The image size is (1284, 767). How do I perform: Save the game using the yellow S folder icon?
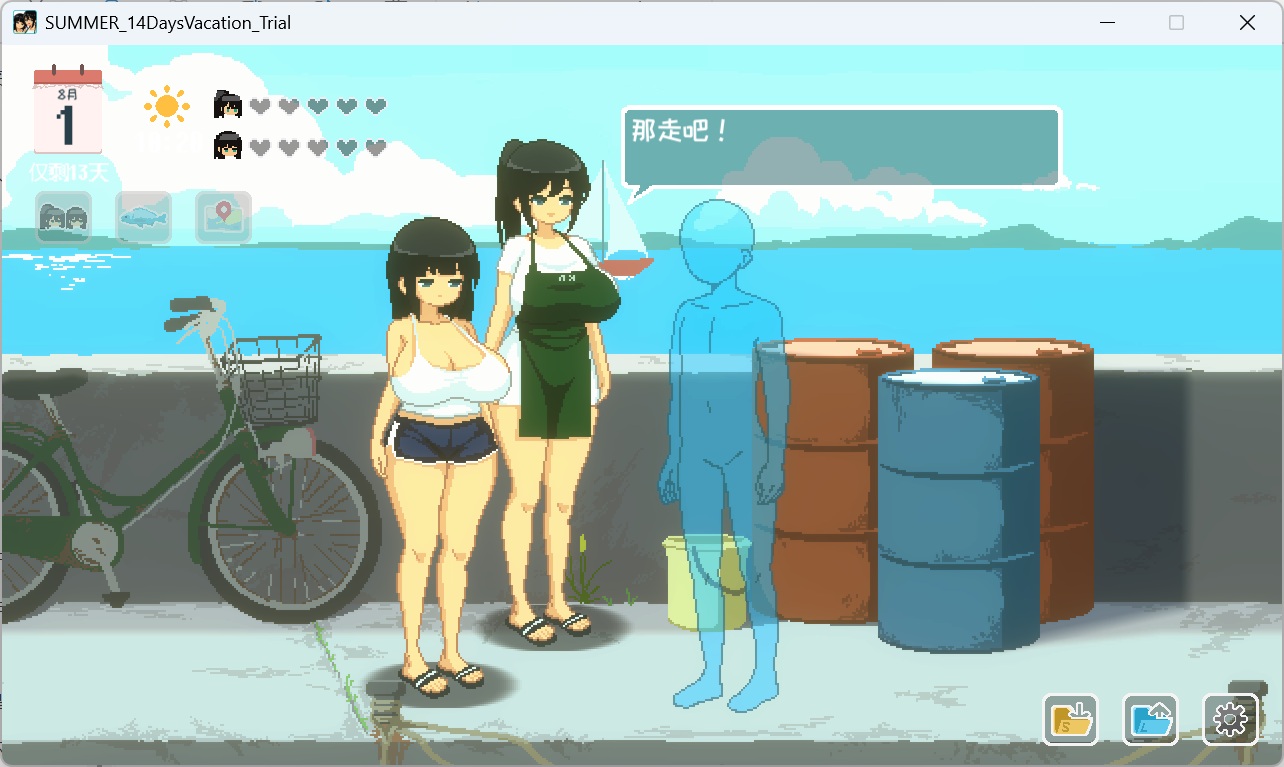pyautogui.click(x=1069, y=719)
